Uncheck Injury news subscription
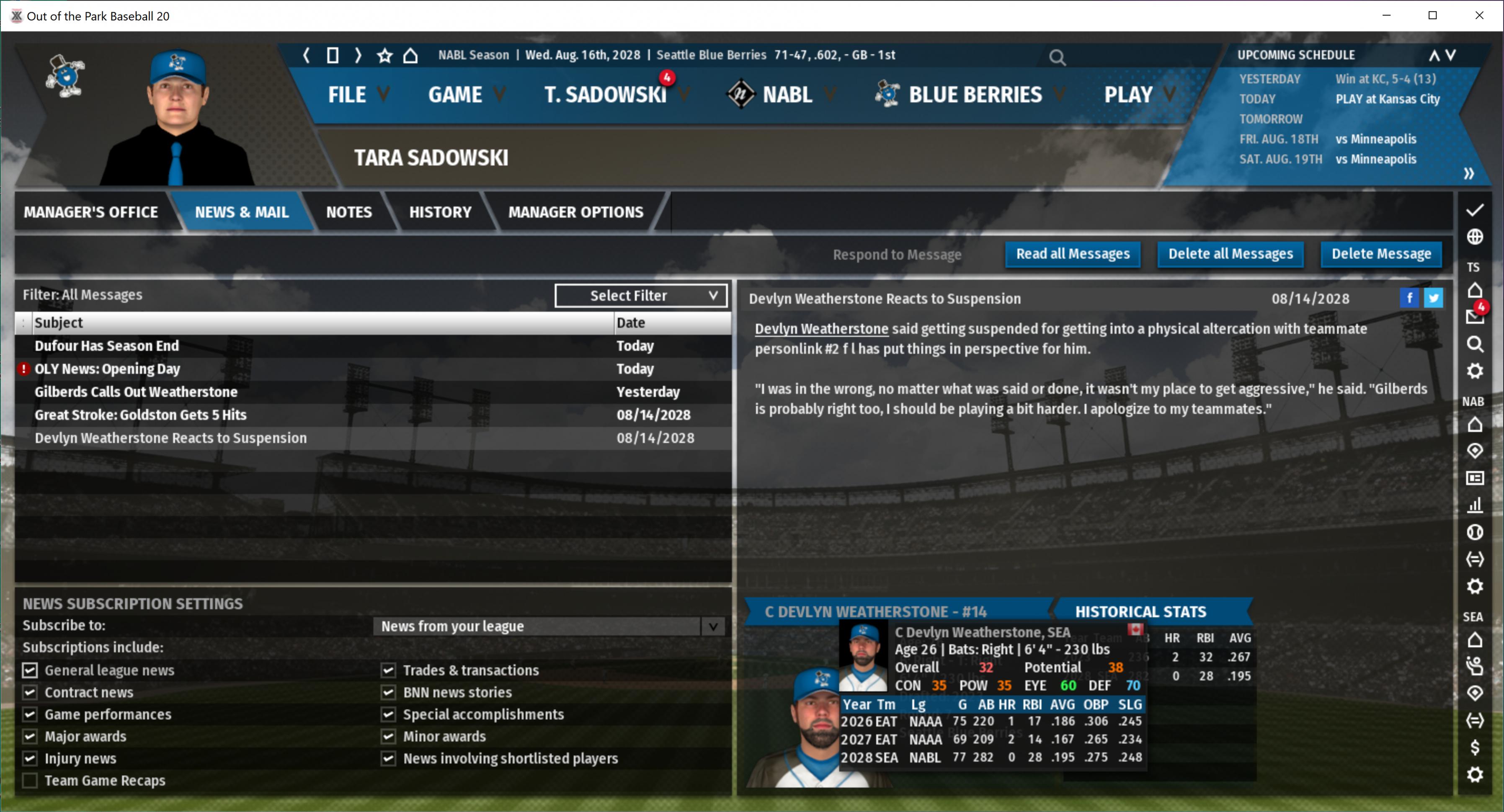This screenshot has width=1504, height=812. pos(30,758)
